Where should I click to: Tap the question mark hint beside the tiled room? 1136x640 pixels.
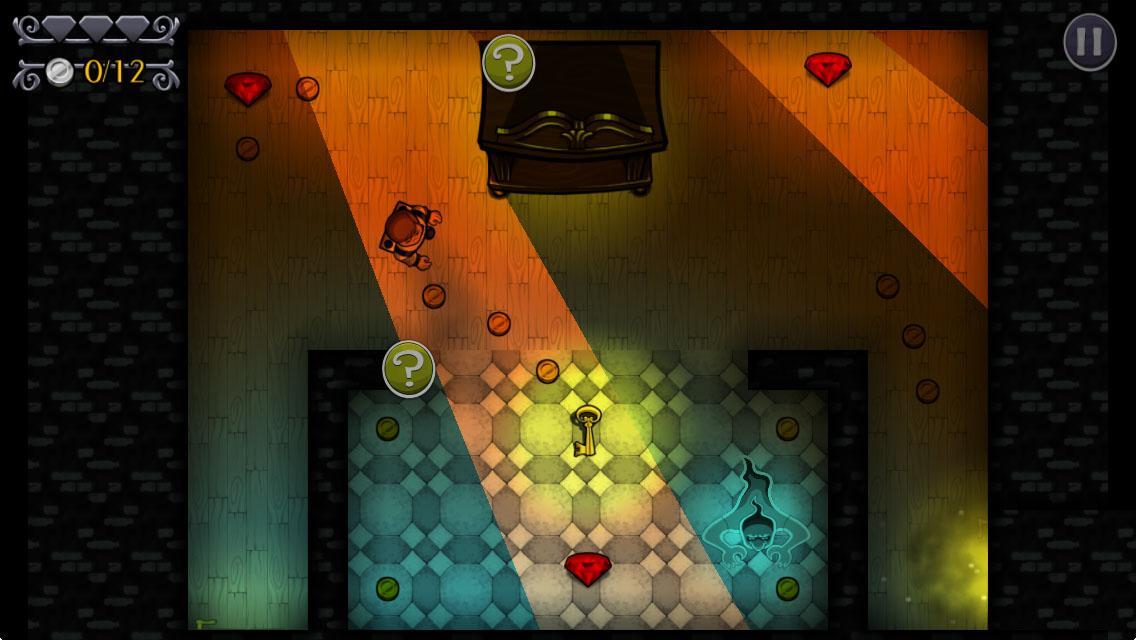click(408, 369)
